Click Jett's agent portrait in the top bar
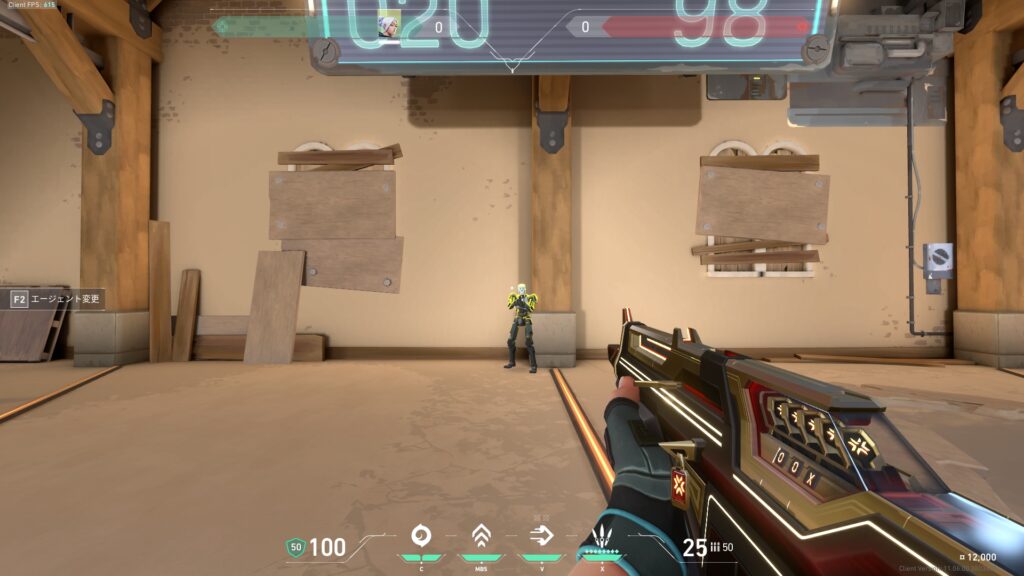Viewport: 1024px width, 576px height. 389,27
